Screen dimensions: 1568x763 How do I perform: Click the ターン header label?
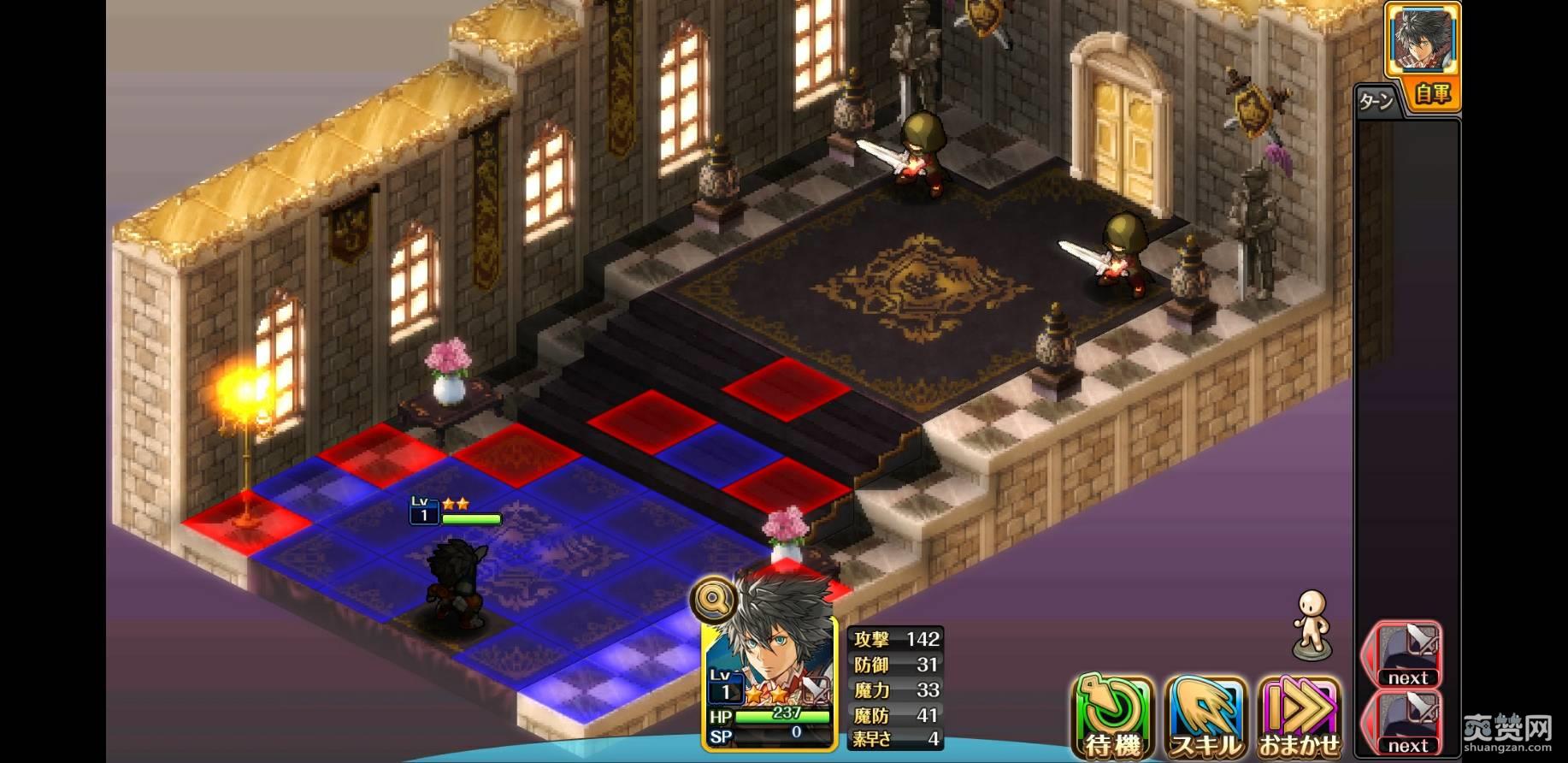(x=1378, y=99)
